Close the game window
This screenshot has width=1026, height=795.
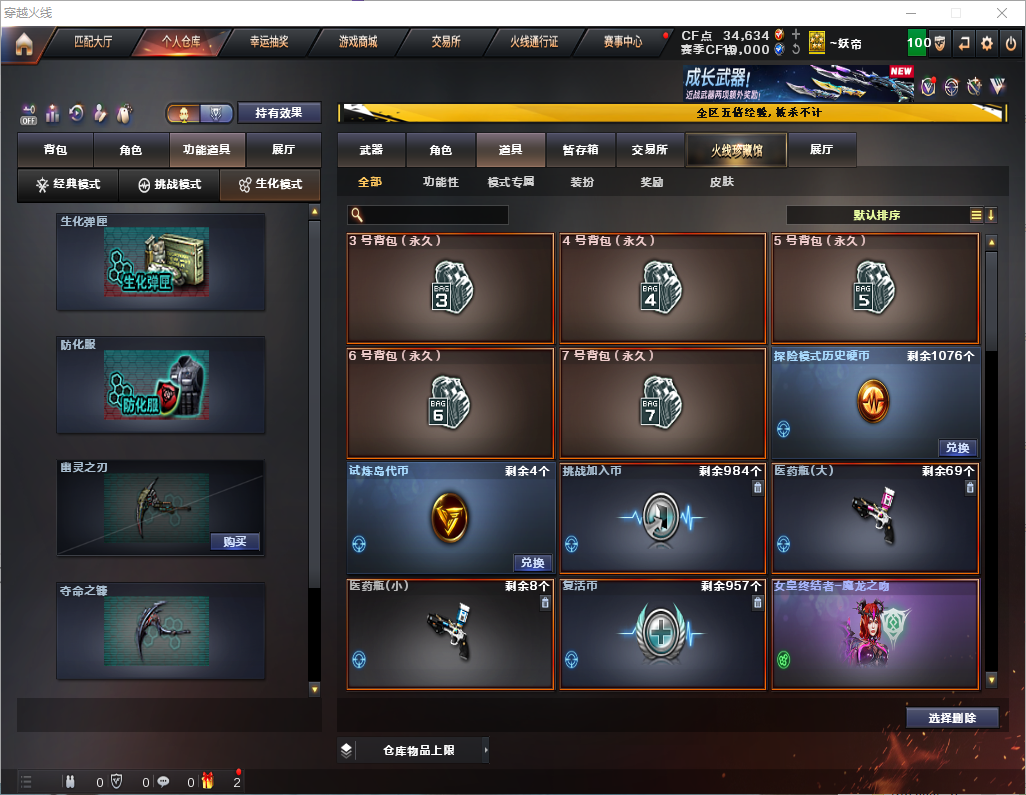(x=1001, y=13)
